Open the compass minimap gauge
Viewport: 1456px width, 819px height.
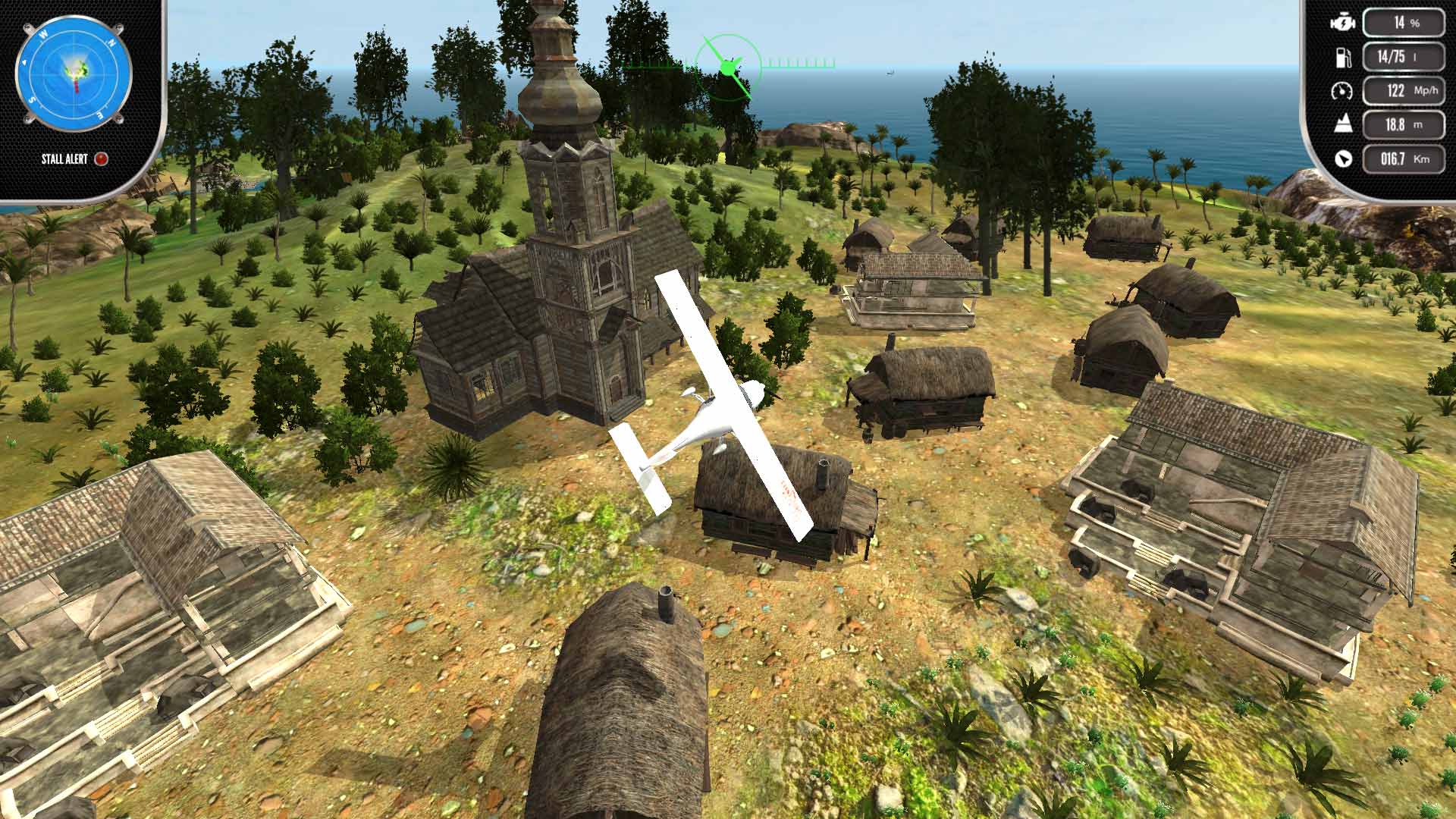[x=74, y=72]
